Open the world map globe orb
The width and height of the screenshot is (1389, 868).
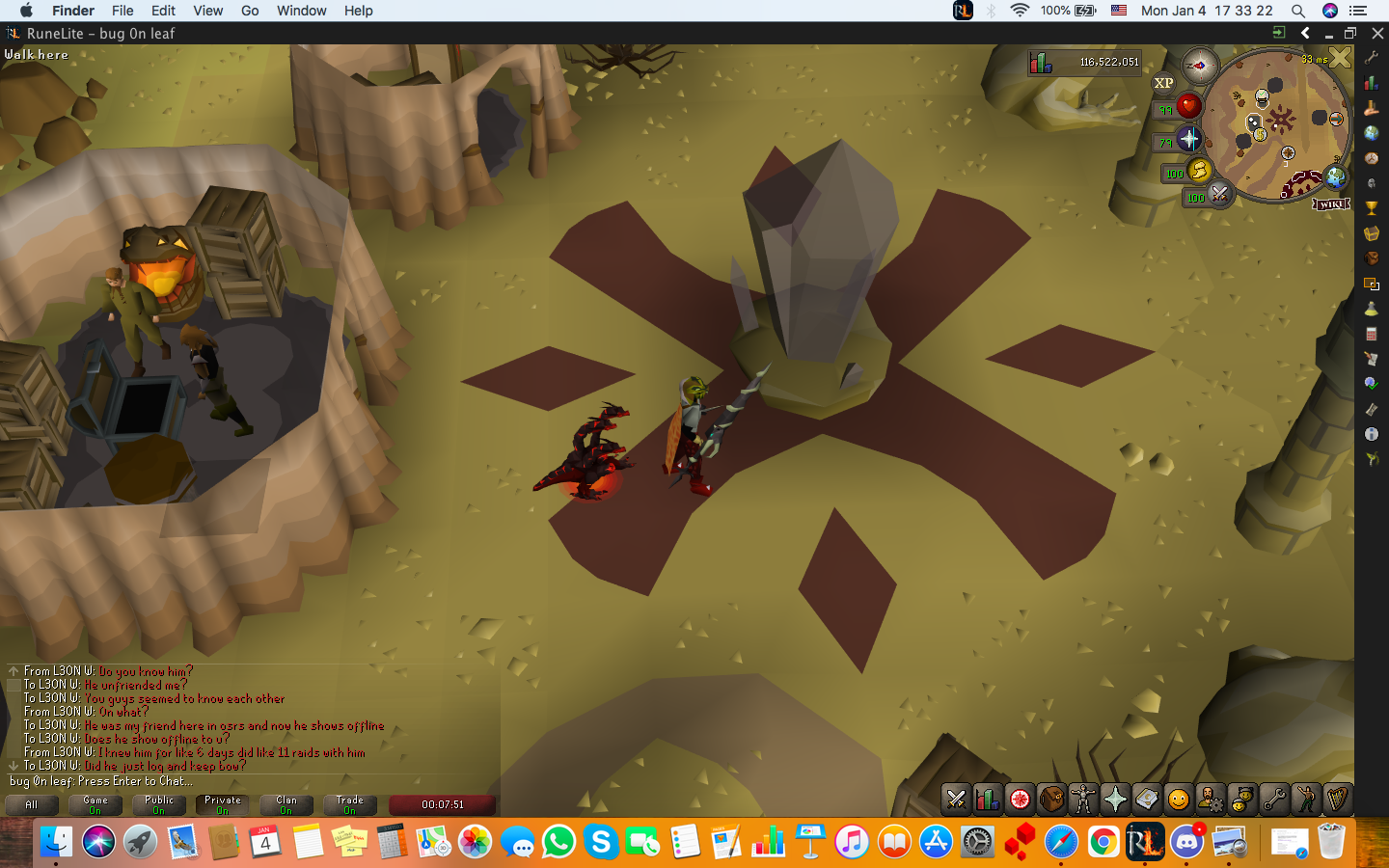click(1336, 176)
